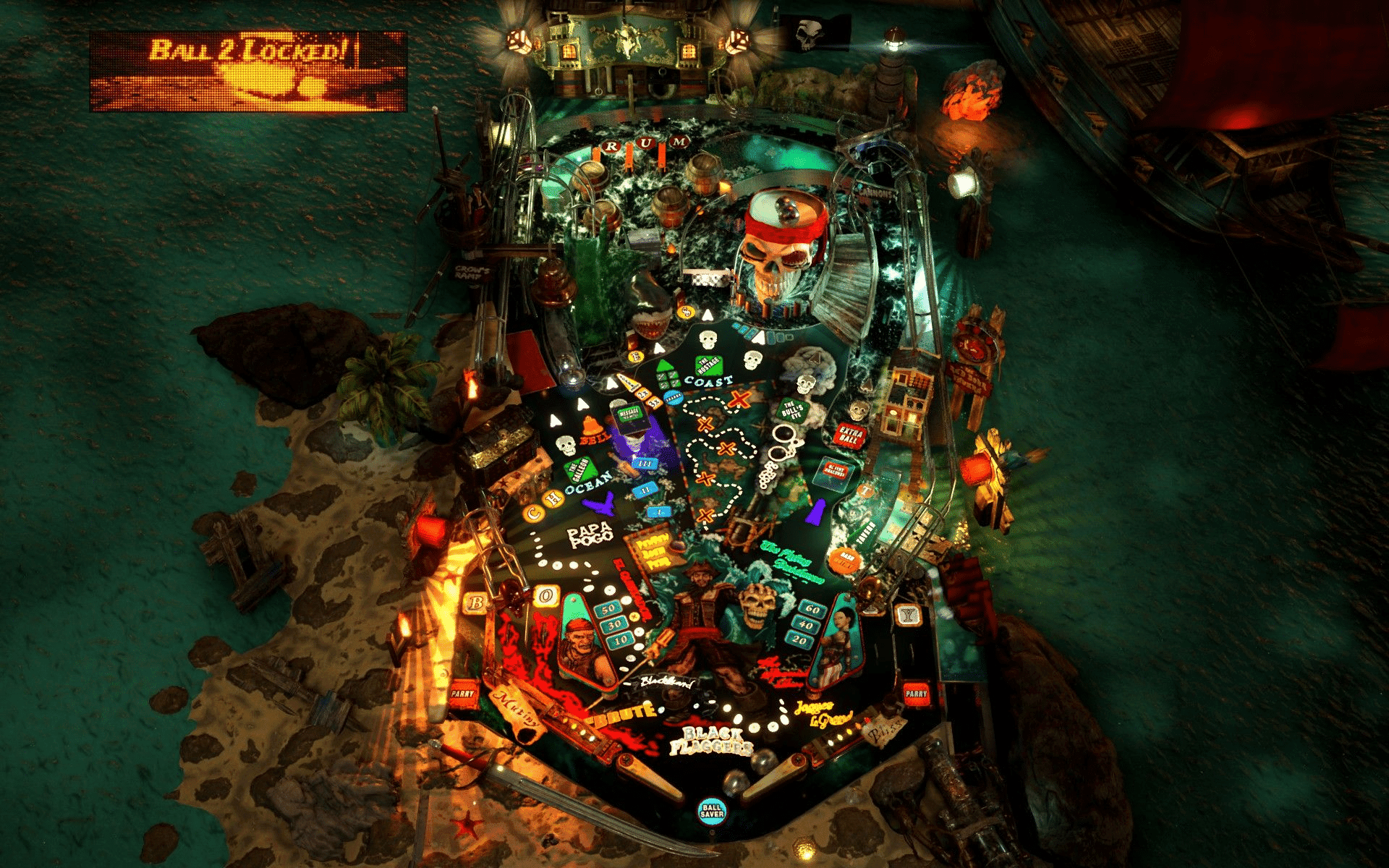Image resolution: width=1389 pixels, height=868 pixels.
Task: Click the handcuffs graphic on the treasure map
Action: (783, 441)
